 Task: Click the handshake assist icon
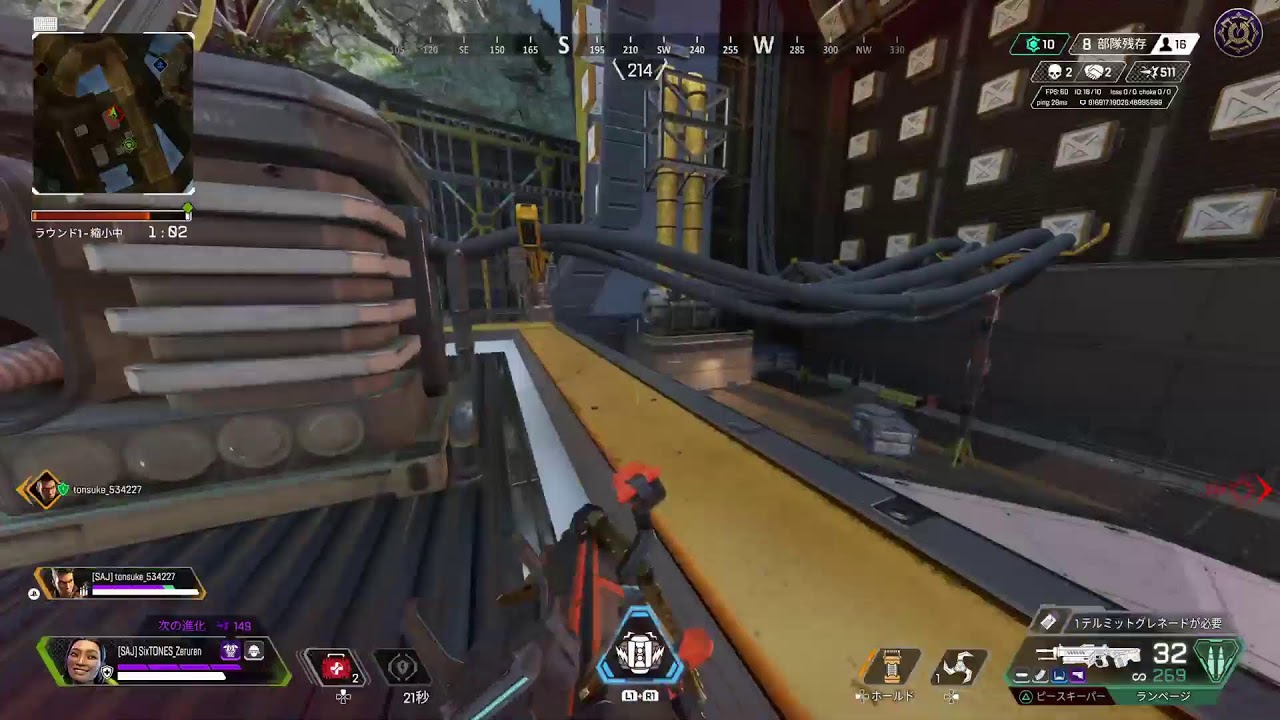click(x=1095, y=71)
